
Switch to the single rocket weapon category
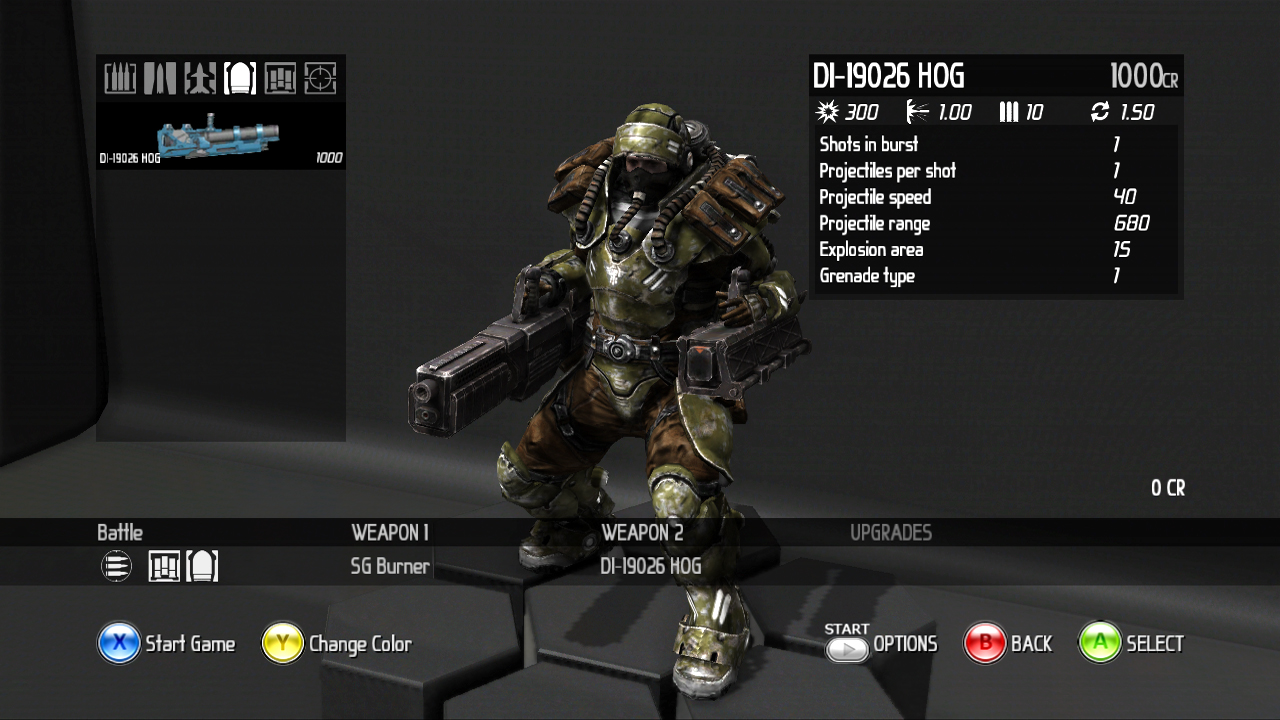pos(160,78)
